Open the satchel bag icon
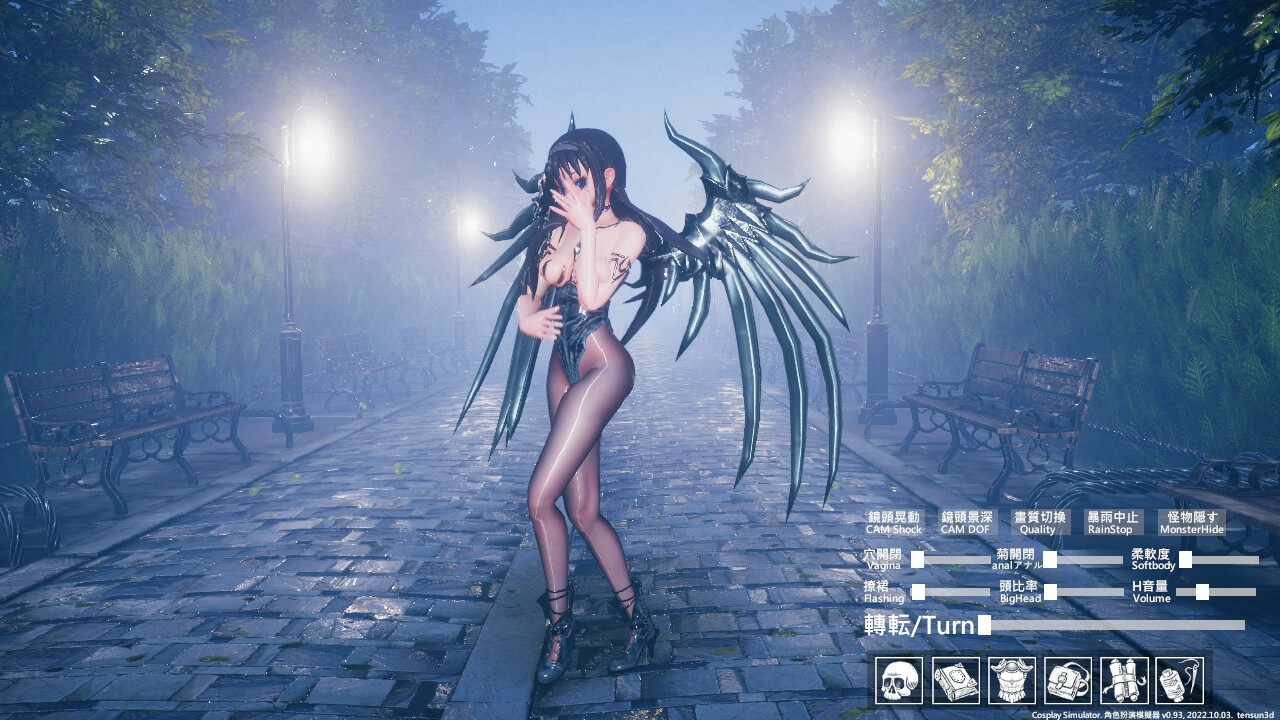 click(1067, 681)
